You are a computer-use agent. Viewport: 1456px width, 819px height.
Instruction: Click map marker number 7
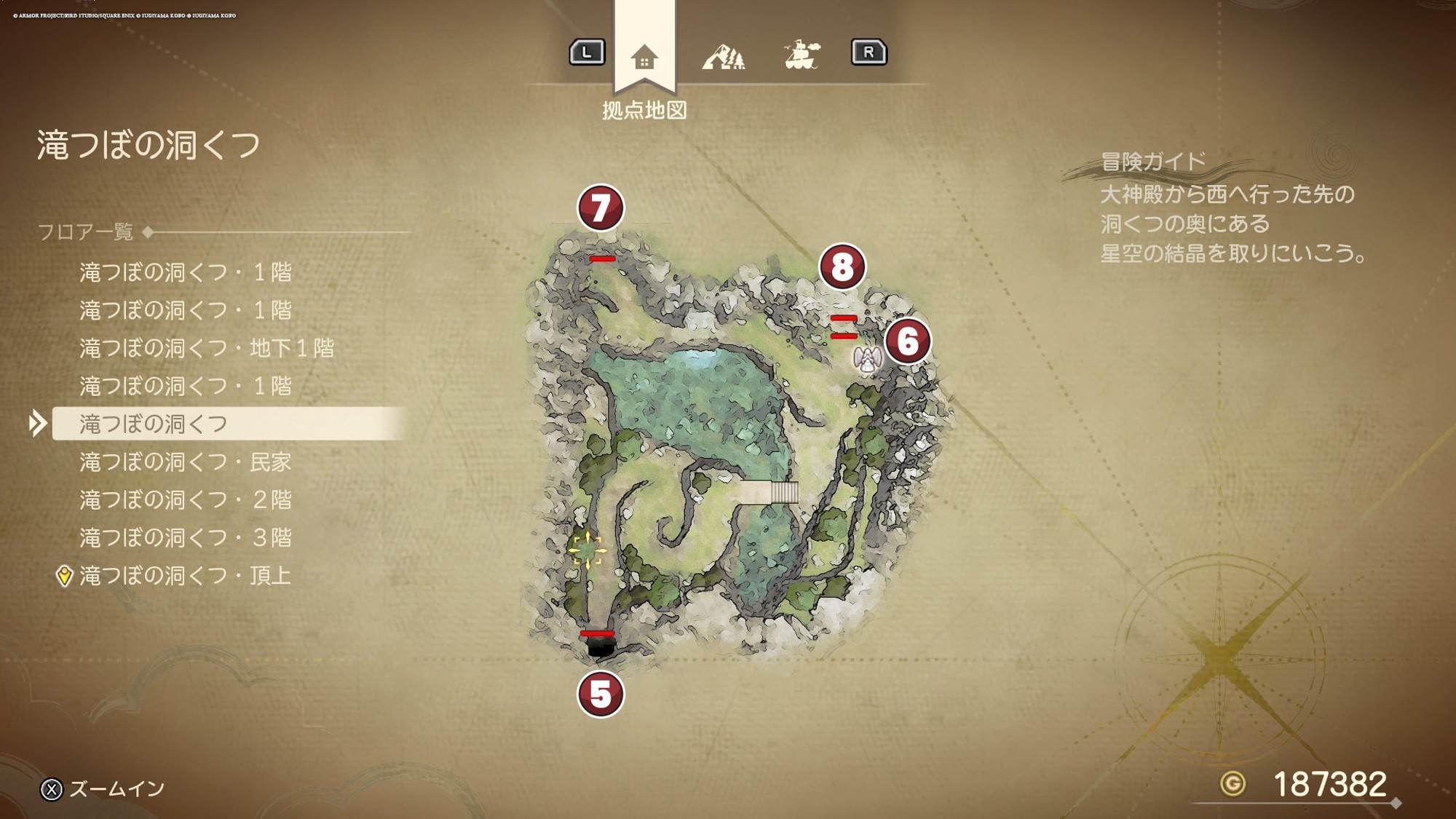[601, 207]
